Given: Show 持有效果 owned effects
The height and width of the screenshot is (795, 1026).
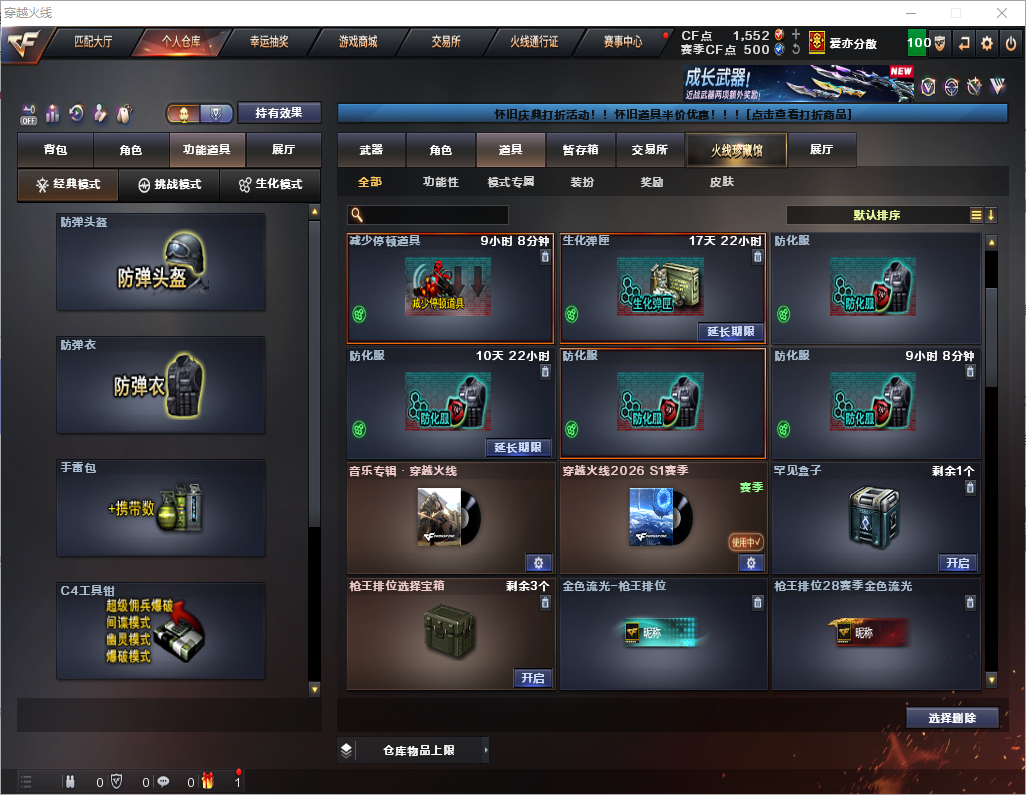Looking at the screenshot, I should point(279,113).
